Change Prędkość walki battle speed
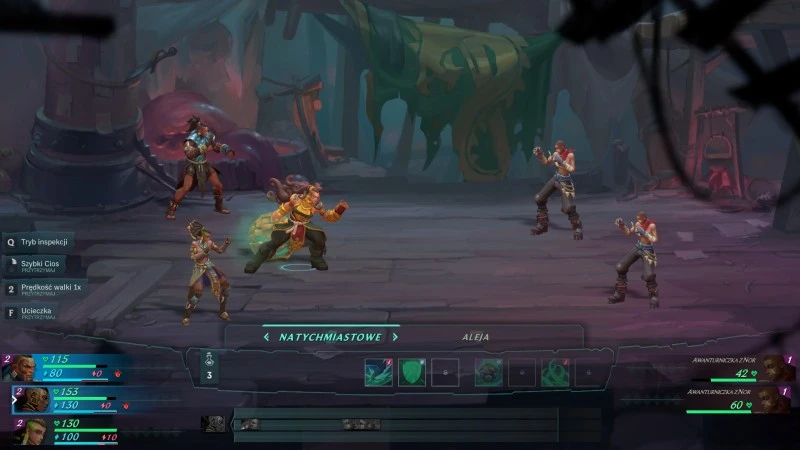The height and width of the screenshot is (450, 800). pos(45,289)
